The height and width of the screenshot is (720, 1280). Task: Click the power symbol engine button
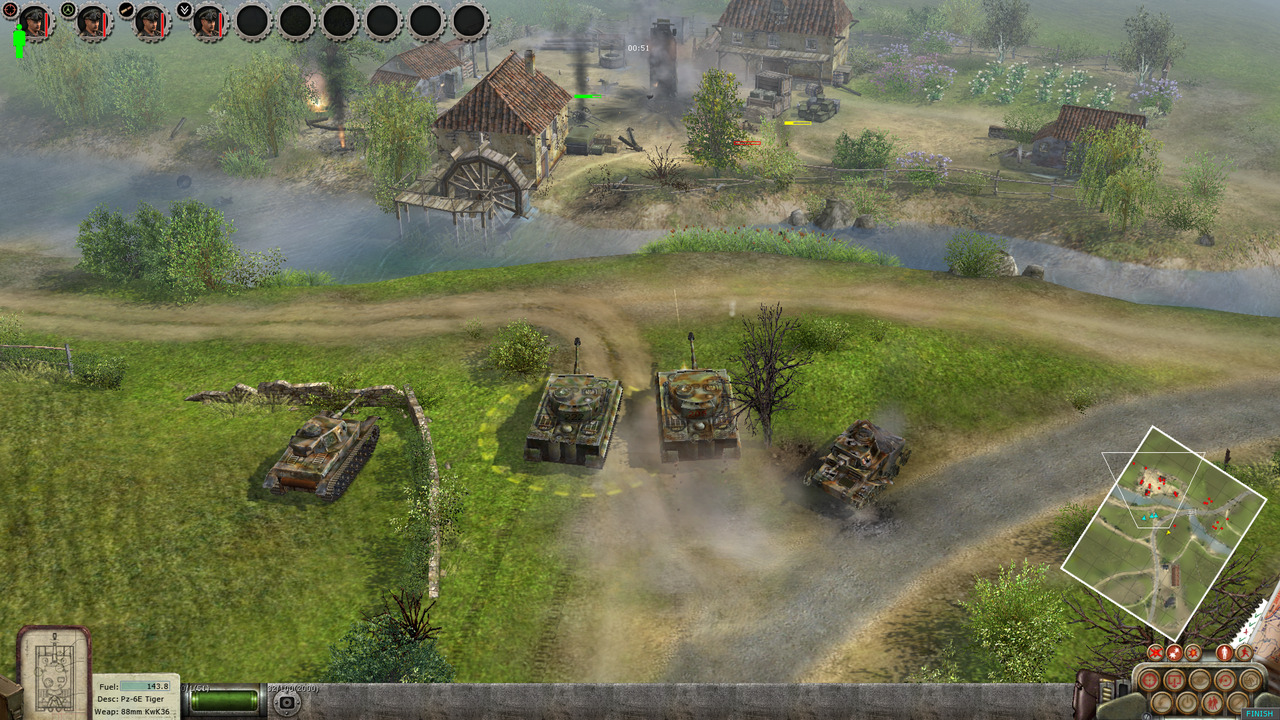1187,703
